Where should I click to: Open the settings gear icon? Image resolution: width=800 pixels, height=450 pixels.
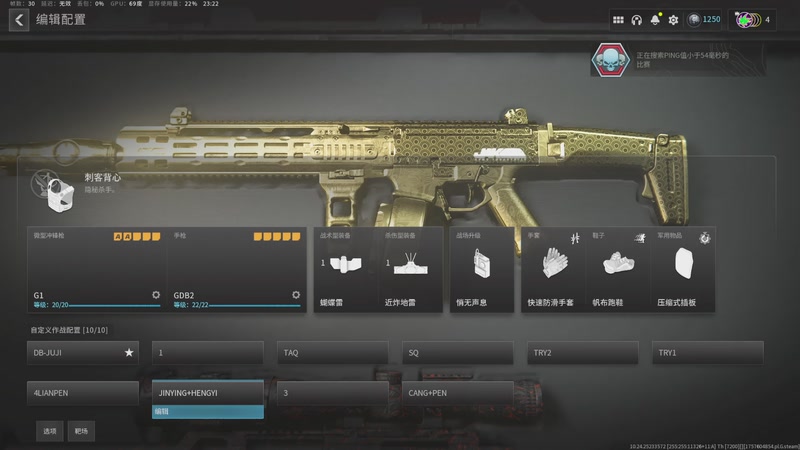(x=673, y=20)
